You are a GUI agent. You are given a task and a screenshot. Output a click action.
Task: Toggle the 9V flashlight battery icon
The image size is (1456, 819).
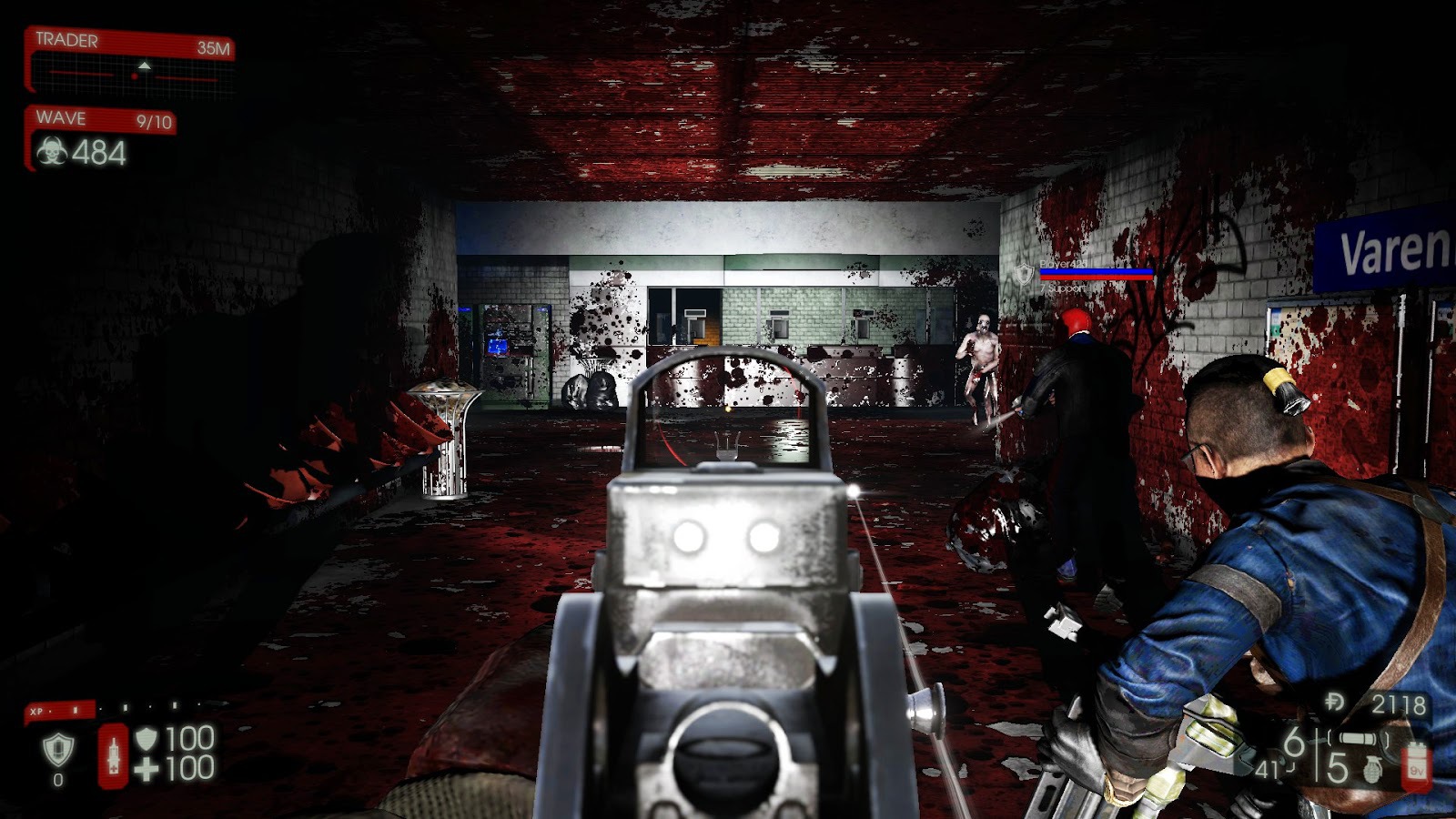(1416, 765)
